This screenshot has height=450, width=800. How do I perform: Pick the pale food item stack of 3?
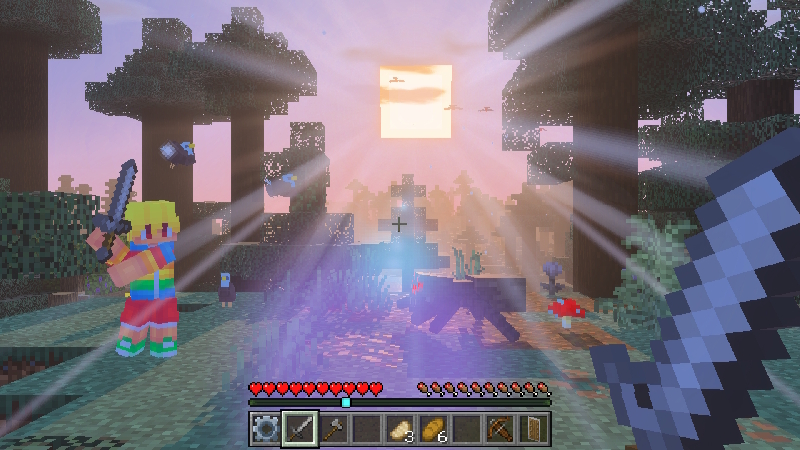click(x=400, y=430)
